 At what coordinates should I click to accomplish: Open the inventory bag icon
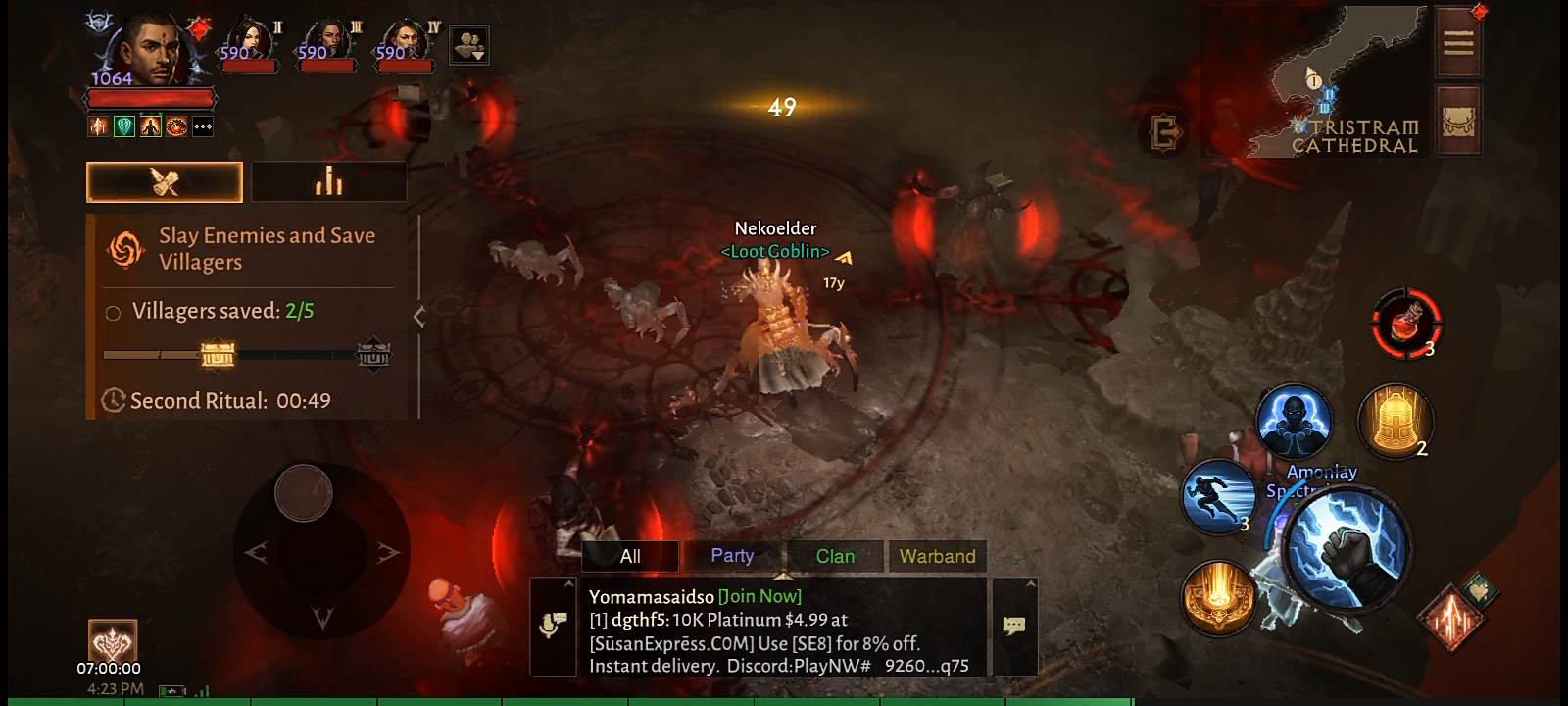click(x=1458, y=123)
